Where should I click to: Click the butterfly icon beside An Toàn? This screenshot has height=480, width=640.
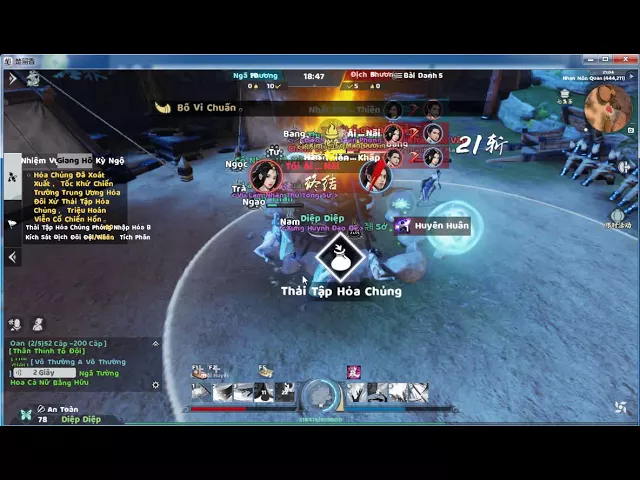(x=24, y=413)
